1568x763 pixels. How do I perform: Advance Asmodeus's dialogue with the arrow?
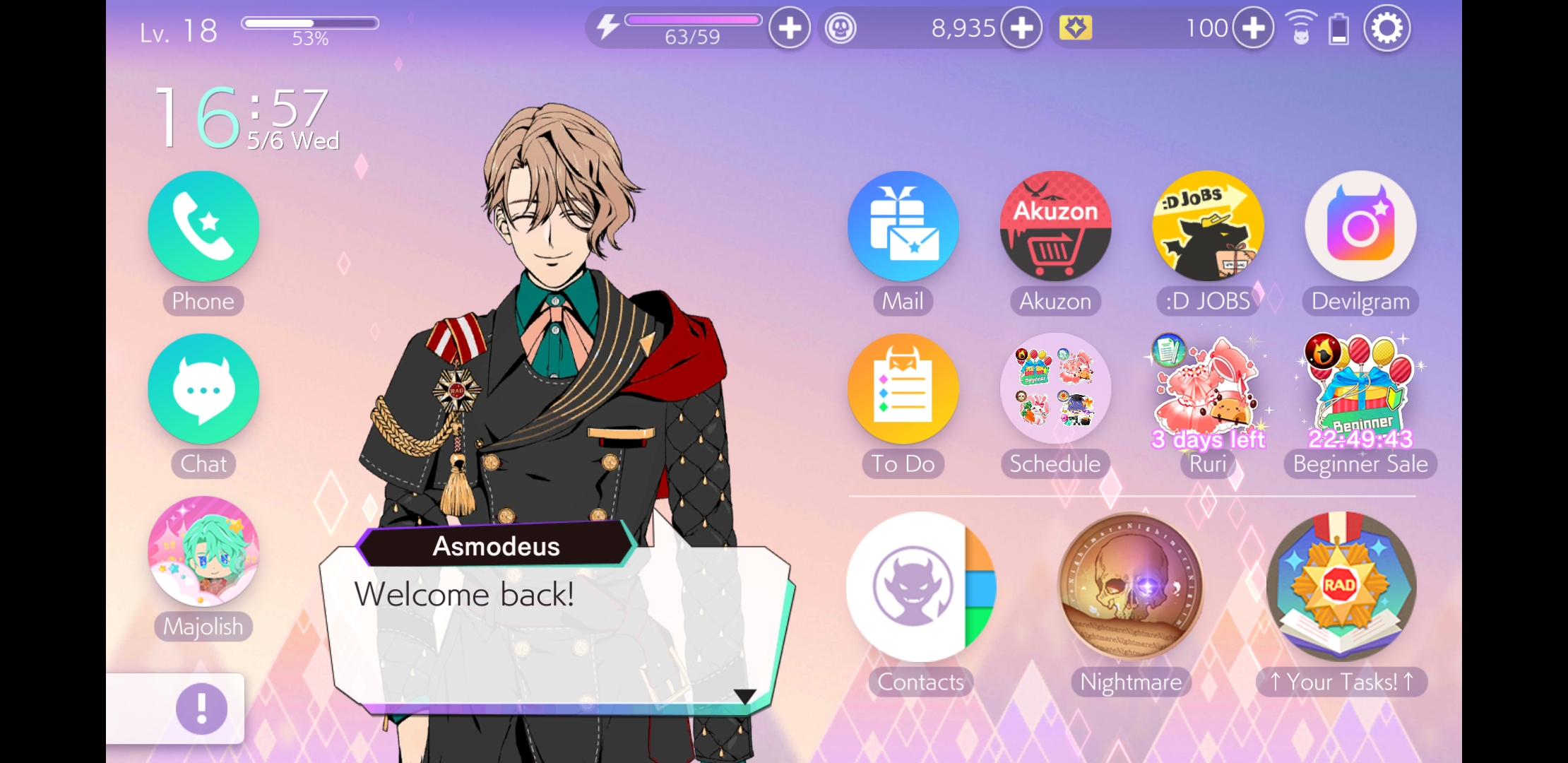744,696
